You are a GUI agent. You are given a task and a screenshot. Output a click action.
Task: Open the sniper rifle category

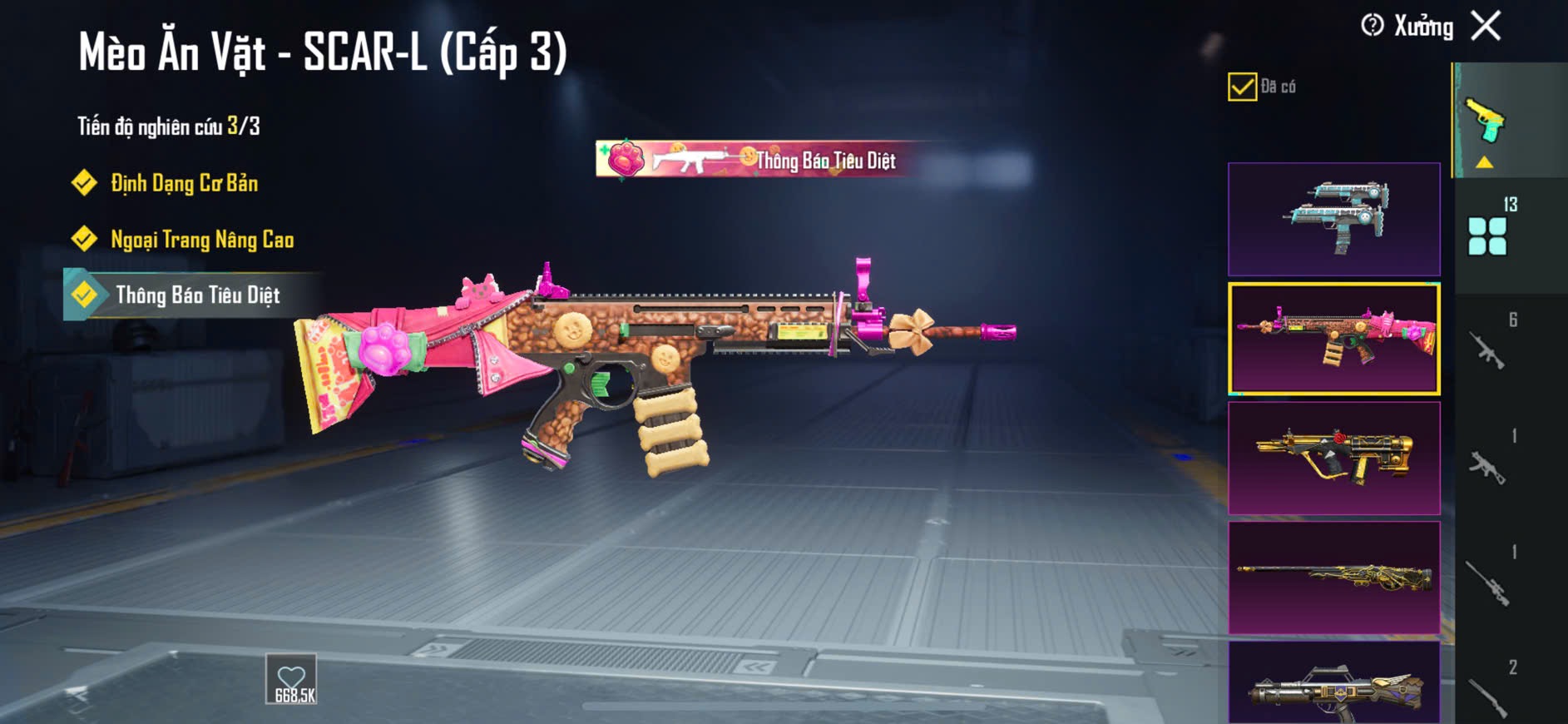1489,583
